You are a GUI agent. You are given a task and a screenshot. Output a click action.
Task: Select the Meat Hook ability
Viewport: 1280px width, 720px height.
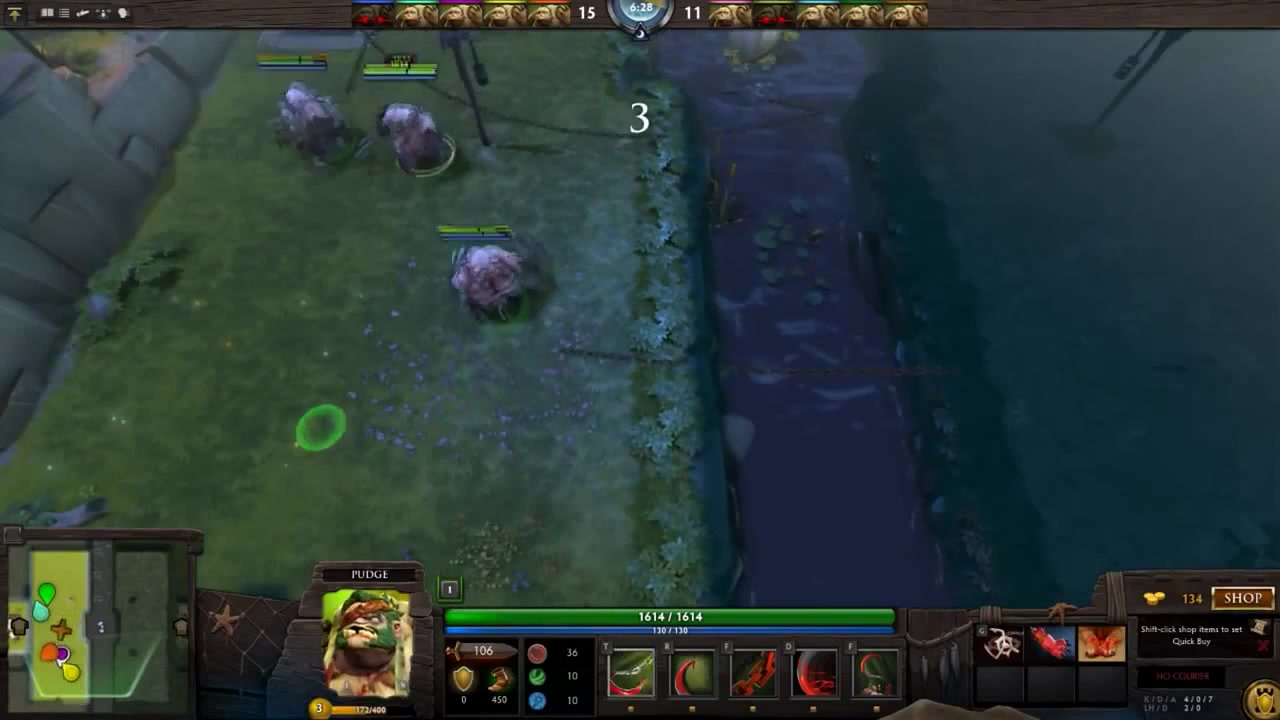630,675
